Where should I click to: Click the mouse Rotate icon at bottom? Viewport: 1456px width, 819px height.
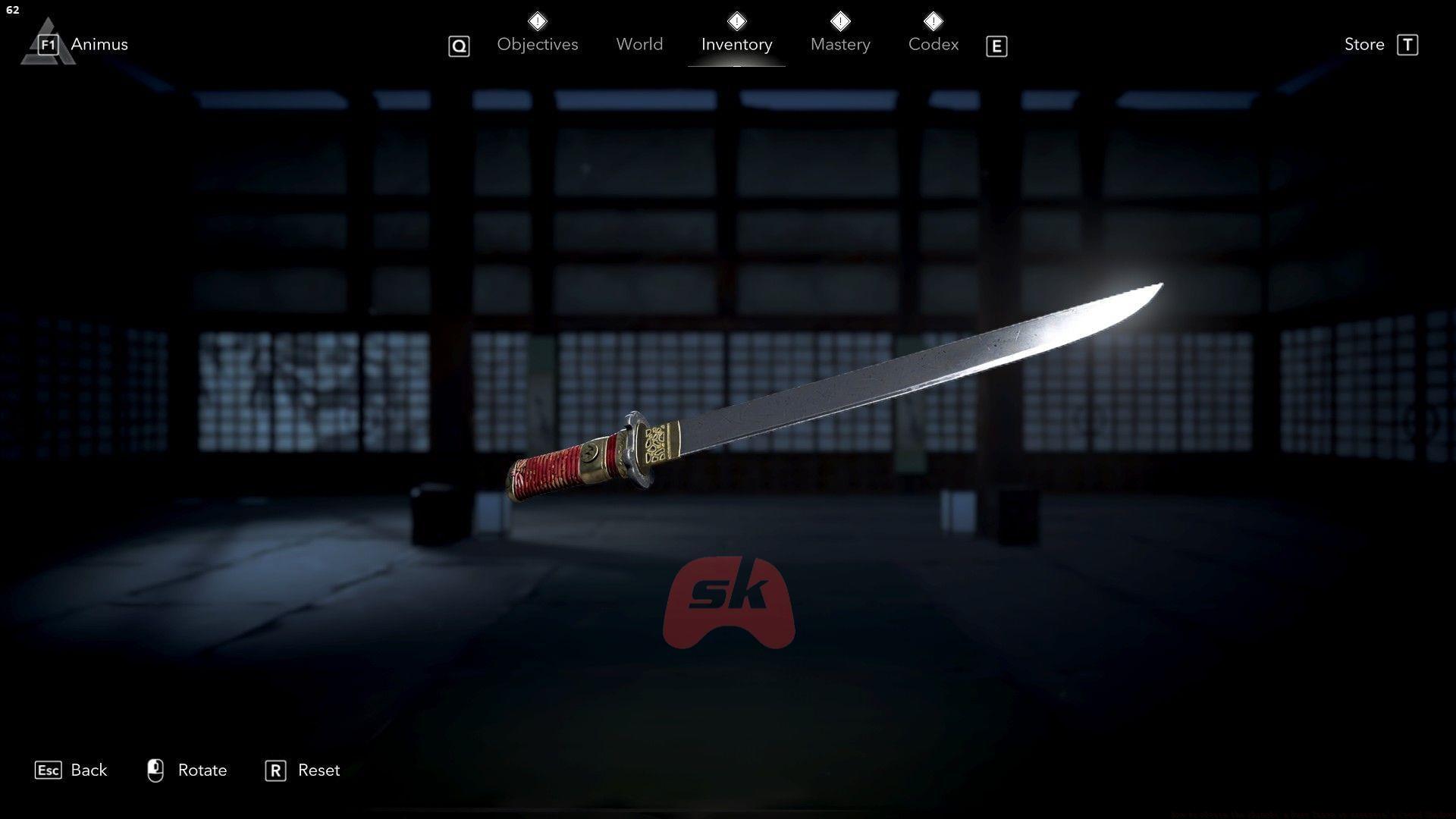pos(155,770)
